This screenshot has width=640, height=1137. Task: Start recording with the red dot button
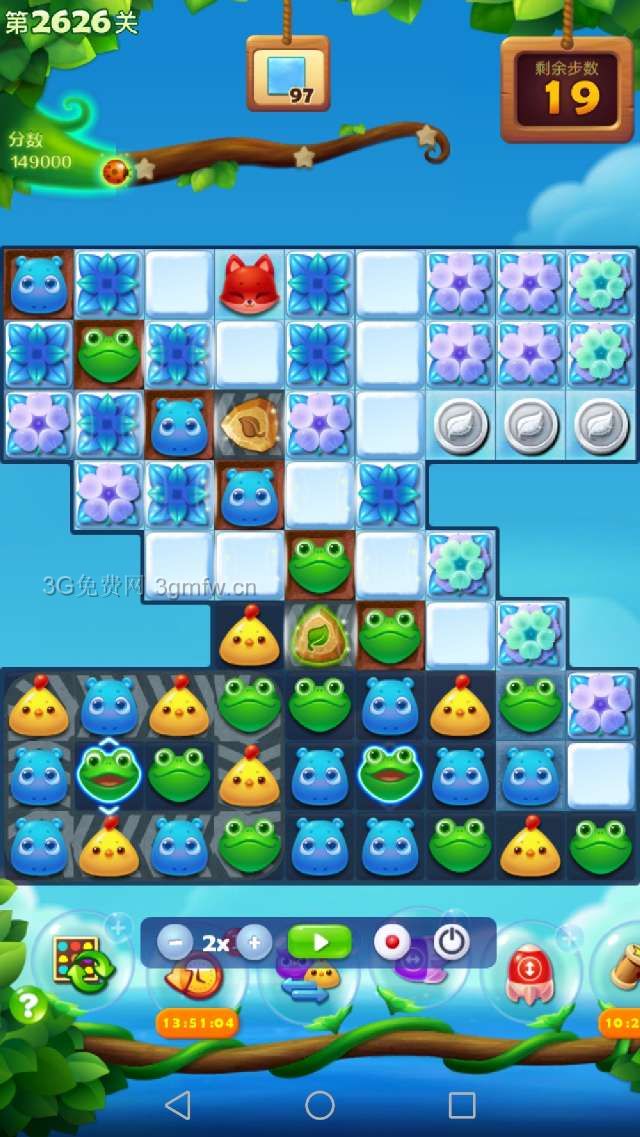click(x=392, y=942)
